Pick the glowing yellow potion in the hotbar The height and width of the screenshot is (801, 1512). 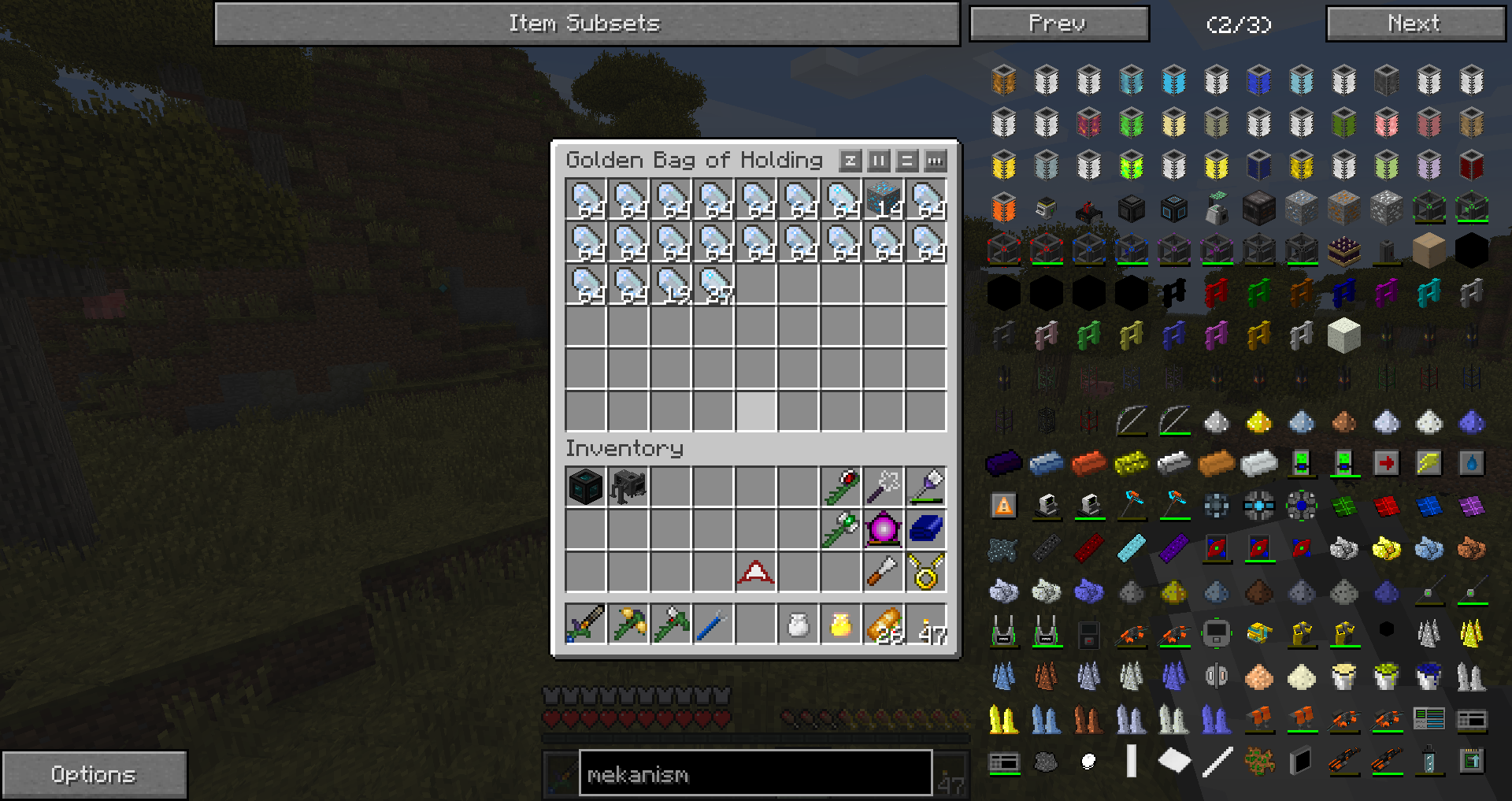click(x=841, y=625)
